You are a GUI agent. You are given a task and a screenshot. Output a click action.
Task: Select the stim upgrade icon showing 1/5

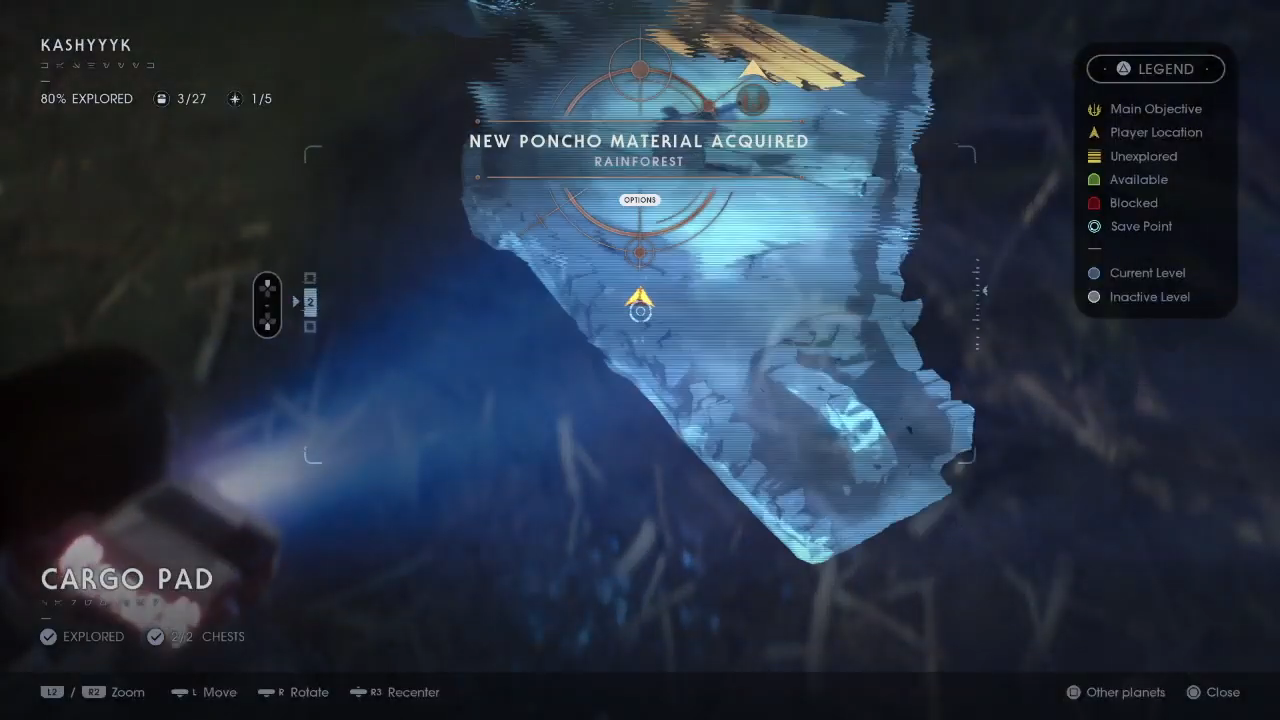[x=235, y=98]
